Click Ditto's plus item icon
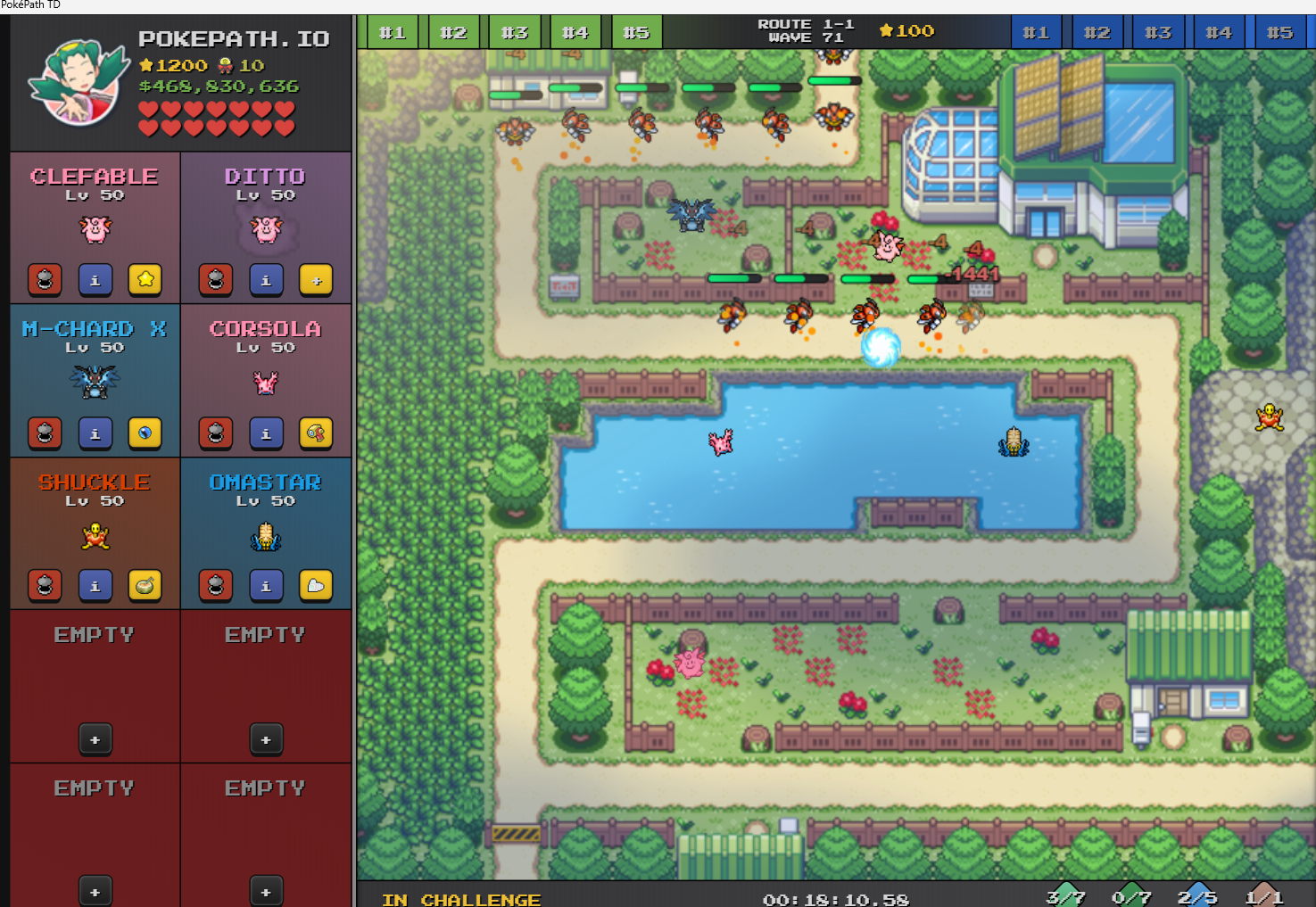The width and height of the screenshot is (1316, 907). tap(316, 280)
